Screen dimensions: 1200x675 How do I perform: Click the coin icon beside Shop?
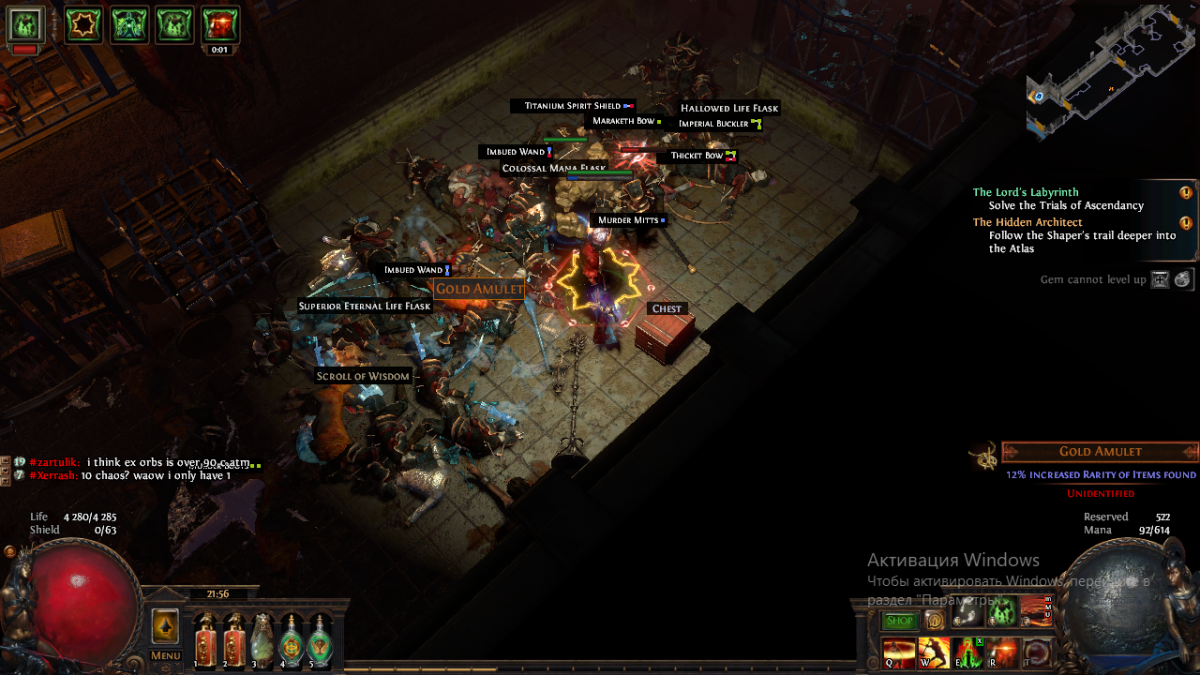[934, 621]
